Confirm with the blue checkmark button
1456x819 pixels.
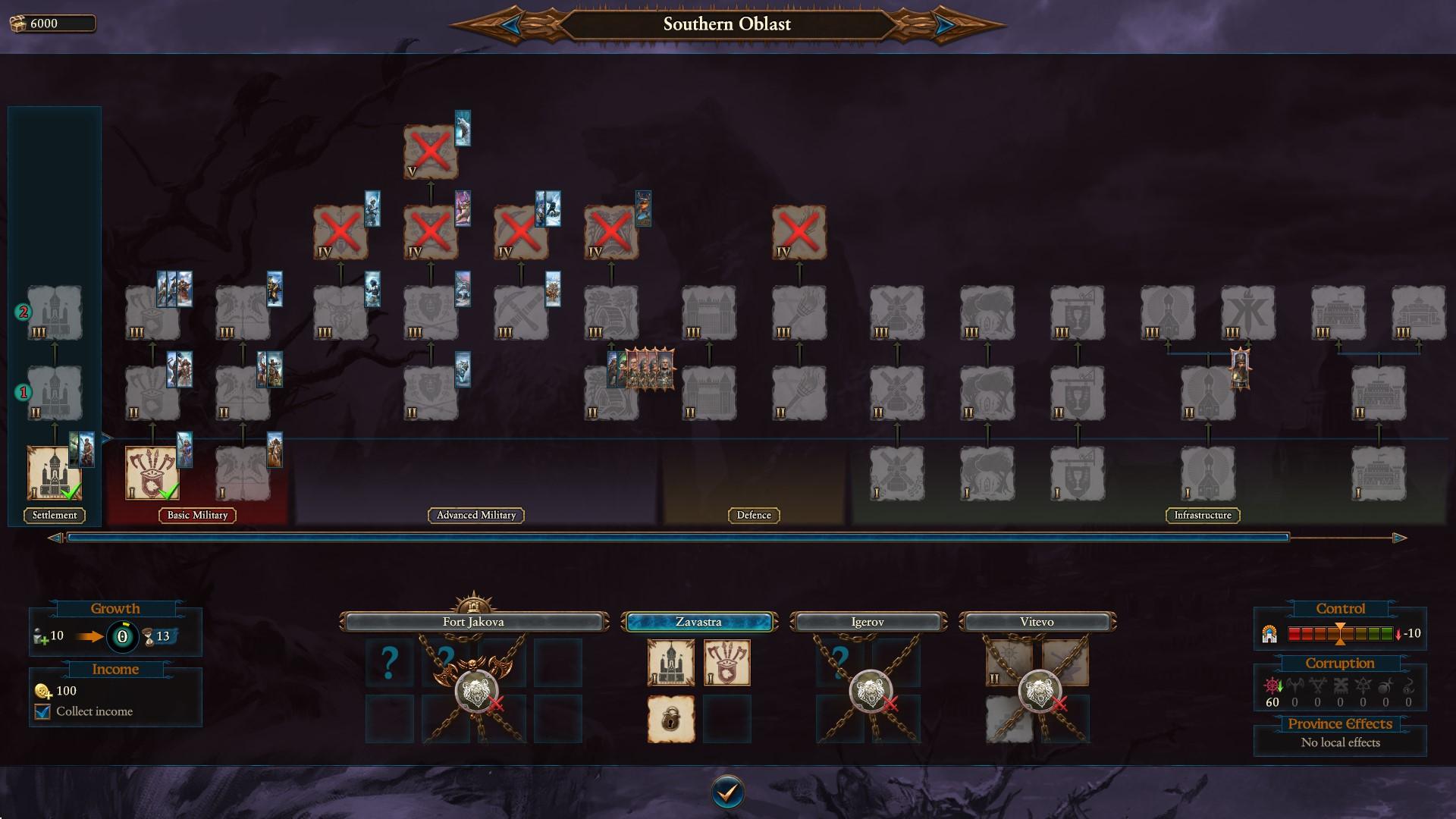click(x=727, y=792)
